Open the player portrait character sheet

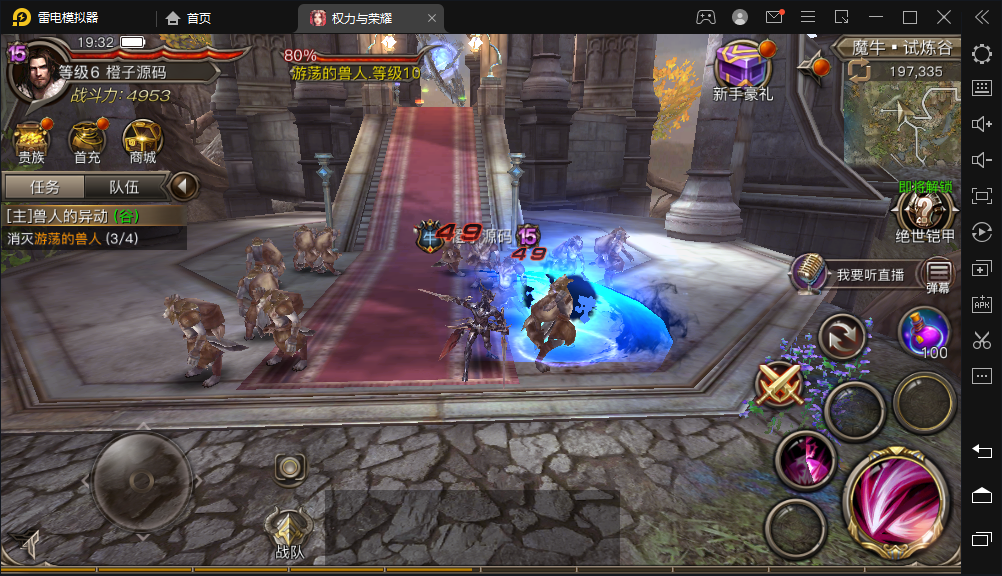[33, 72]
